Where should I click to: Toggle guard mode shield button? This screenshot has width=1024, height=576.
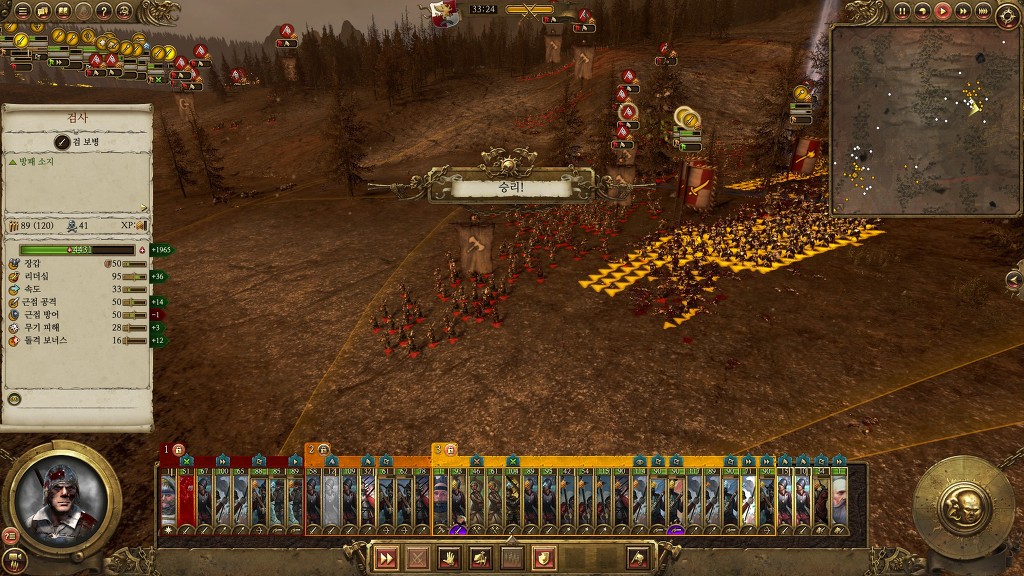pos(544,558)
